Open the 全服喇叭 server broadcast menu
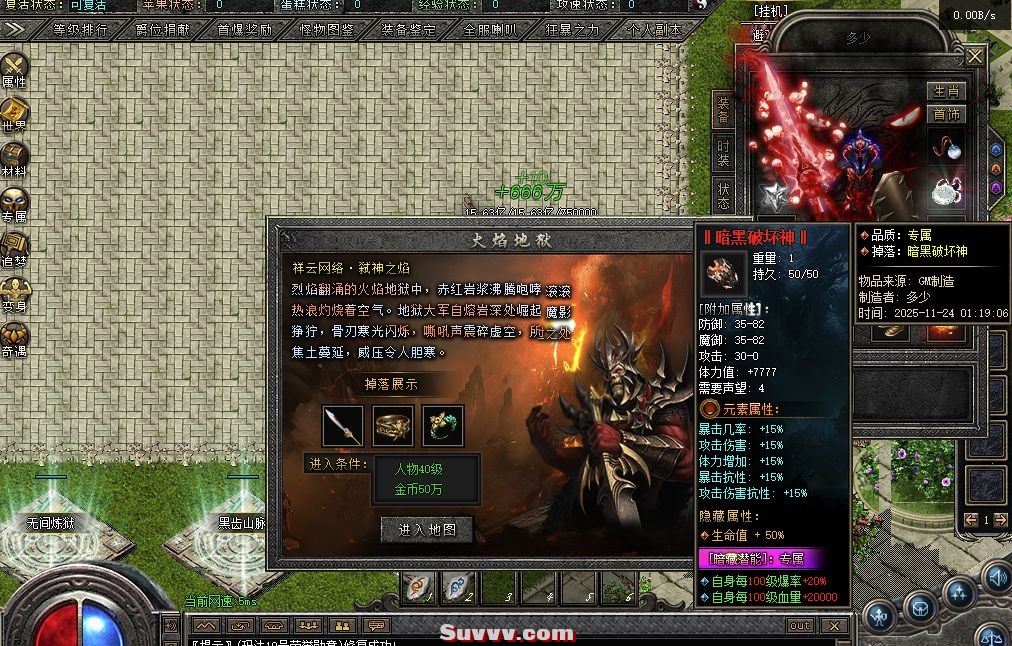The width and height of the screenshot is (1012, 646). pos(490,30)
